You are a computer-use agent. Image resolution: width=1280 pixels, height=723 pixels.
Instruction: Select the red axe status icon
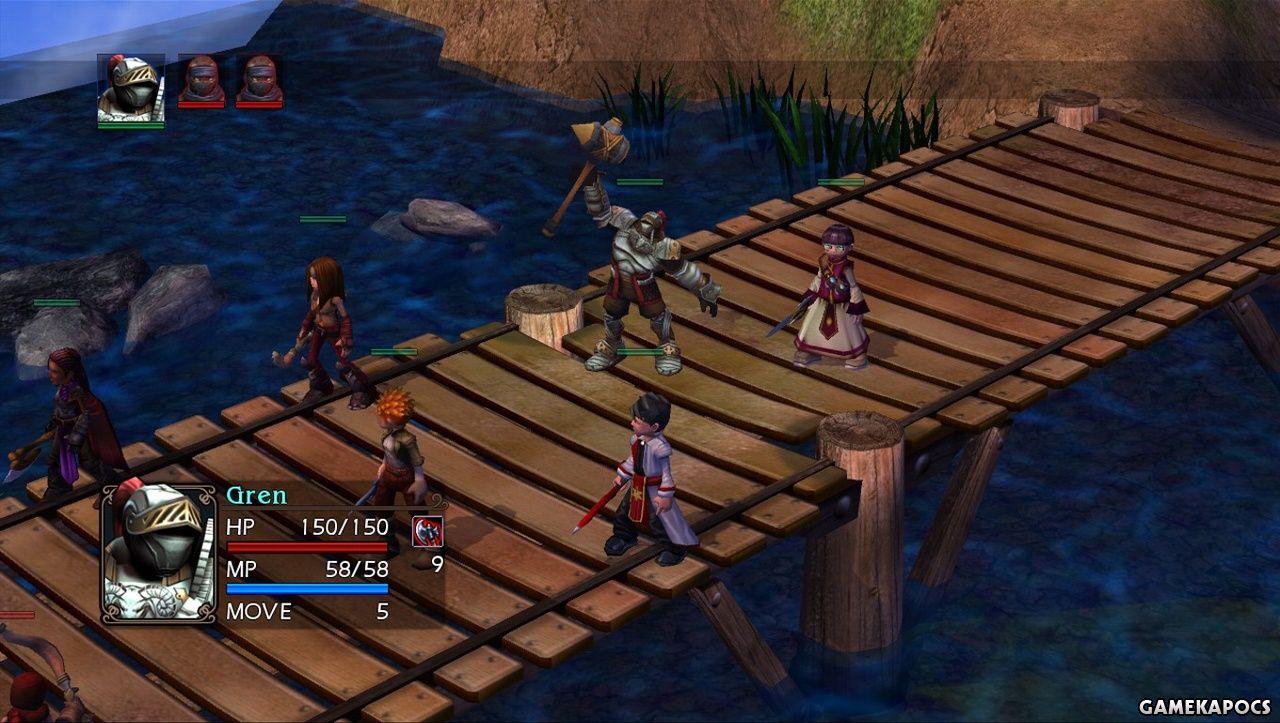point(427,531)
